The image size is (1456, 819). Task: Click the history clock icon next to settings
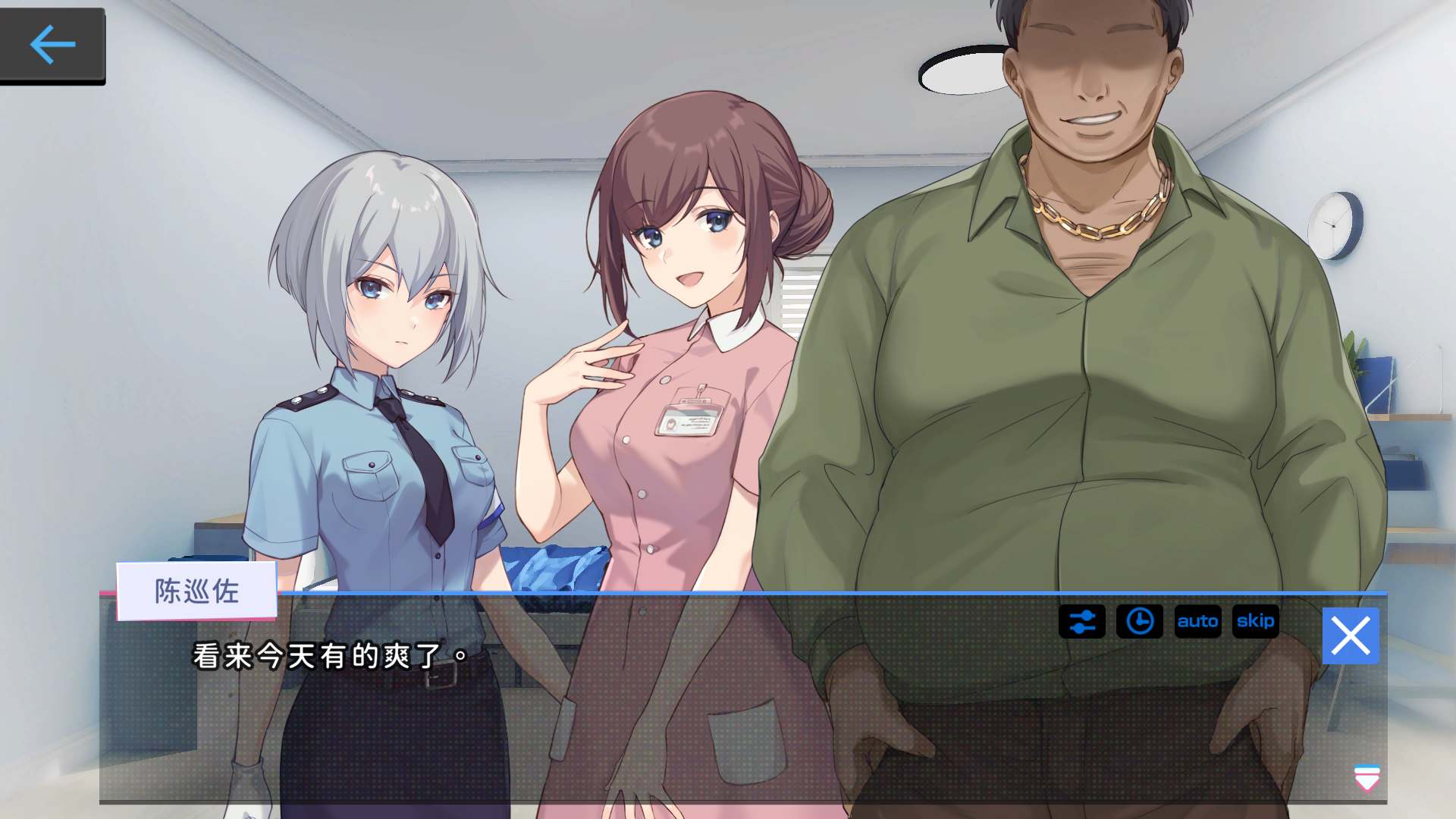click(x=1140, y=622)
